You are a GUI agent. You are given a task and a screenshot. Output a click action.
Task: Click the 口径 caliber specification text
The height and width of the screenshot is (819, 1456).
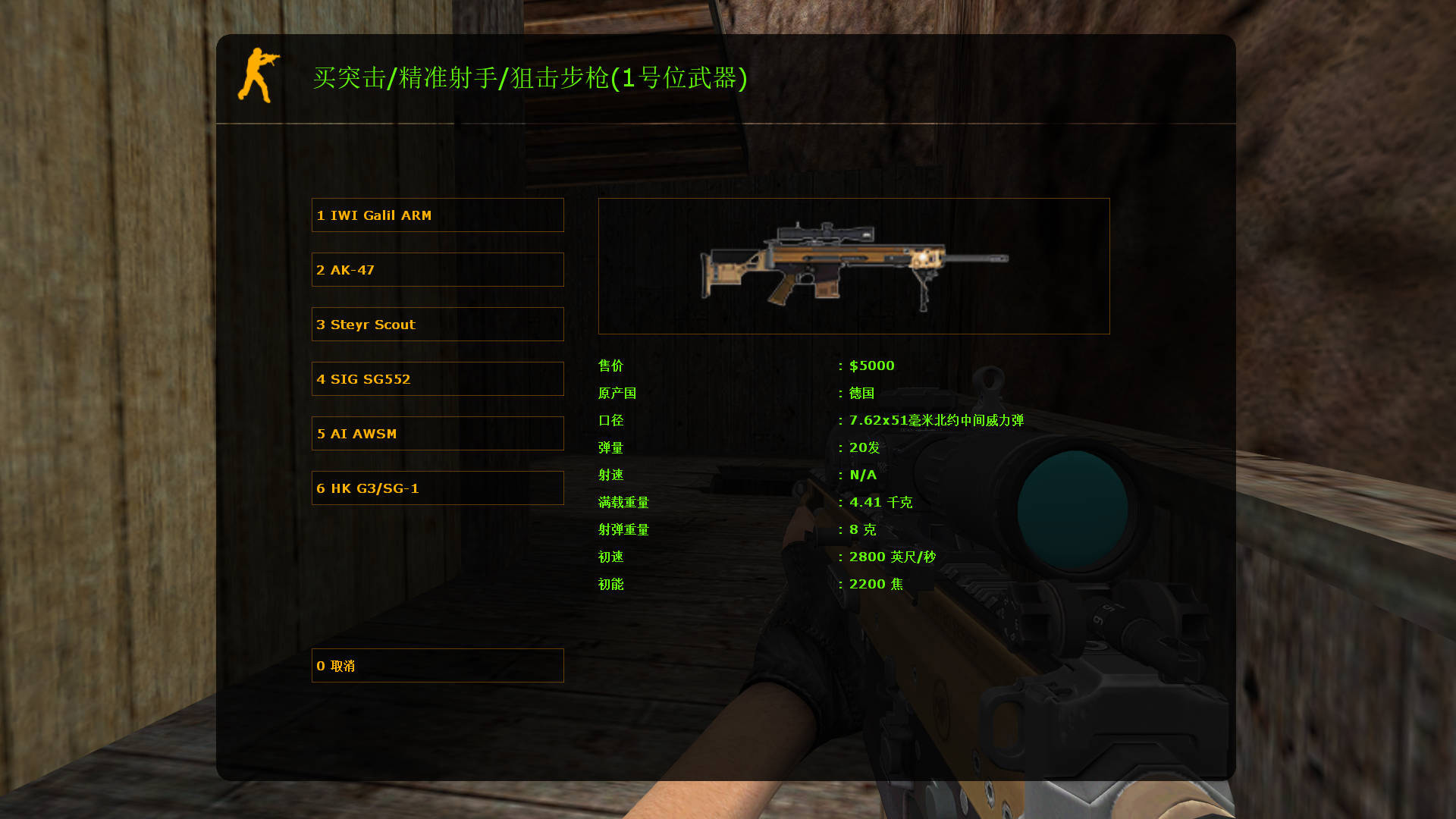(x=935, y=420)
